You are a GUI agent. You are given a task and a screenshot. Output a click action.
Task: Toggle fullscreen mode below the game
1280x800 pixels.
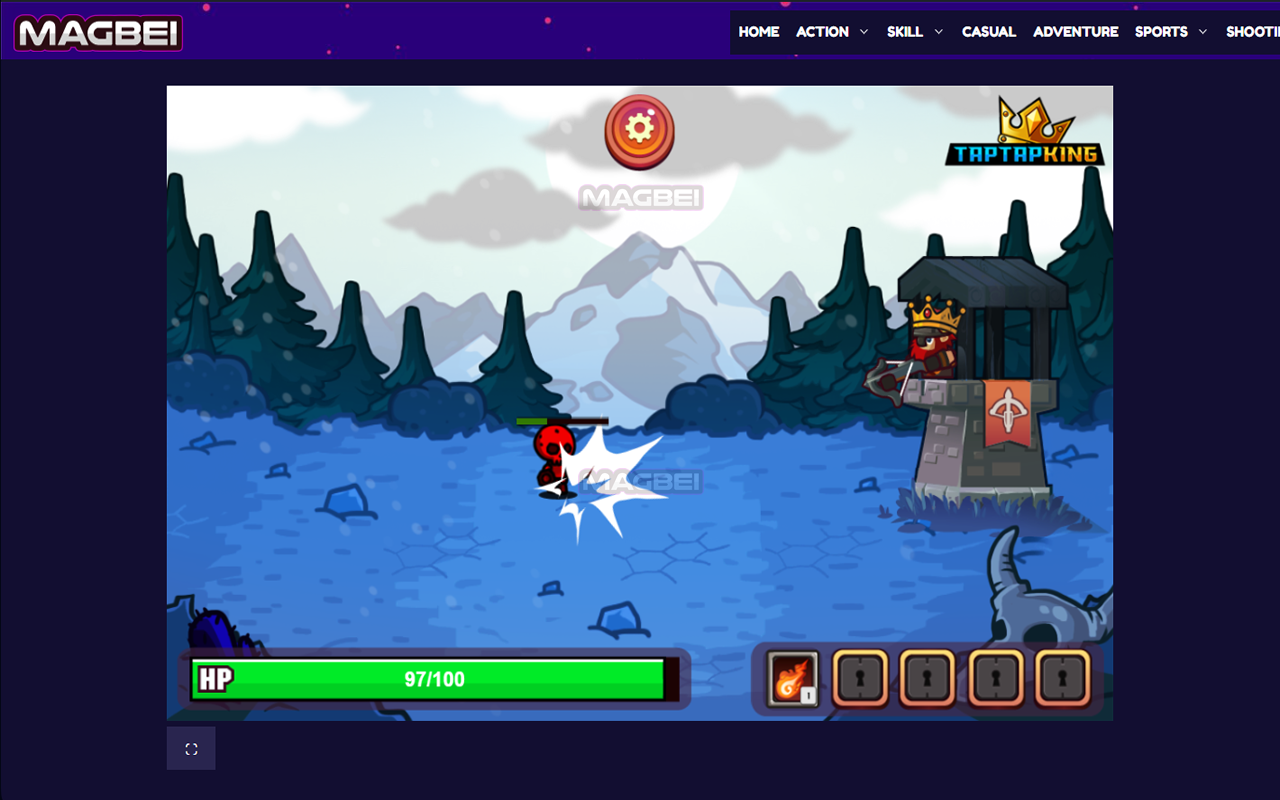pyautogui.click(x=191, y=749)
